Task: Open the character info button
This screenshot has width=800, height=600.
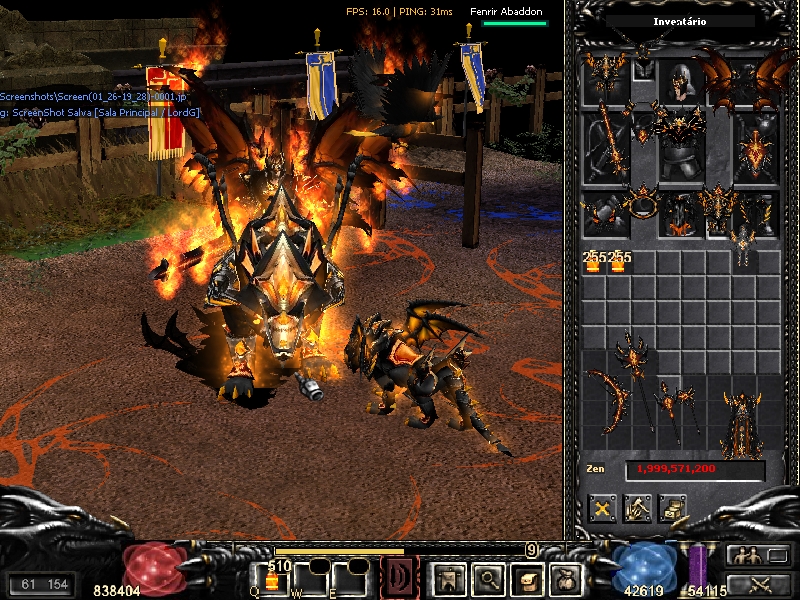Action: [445, 577]
